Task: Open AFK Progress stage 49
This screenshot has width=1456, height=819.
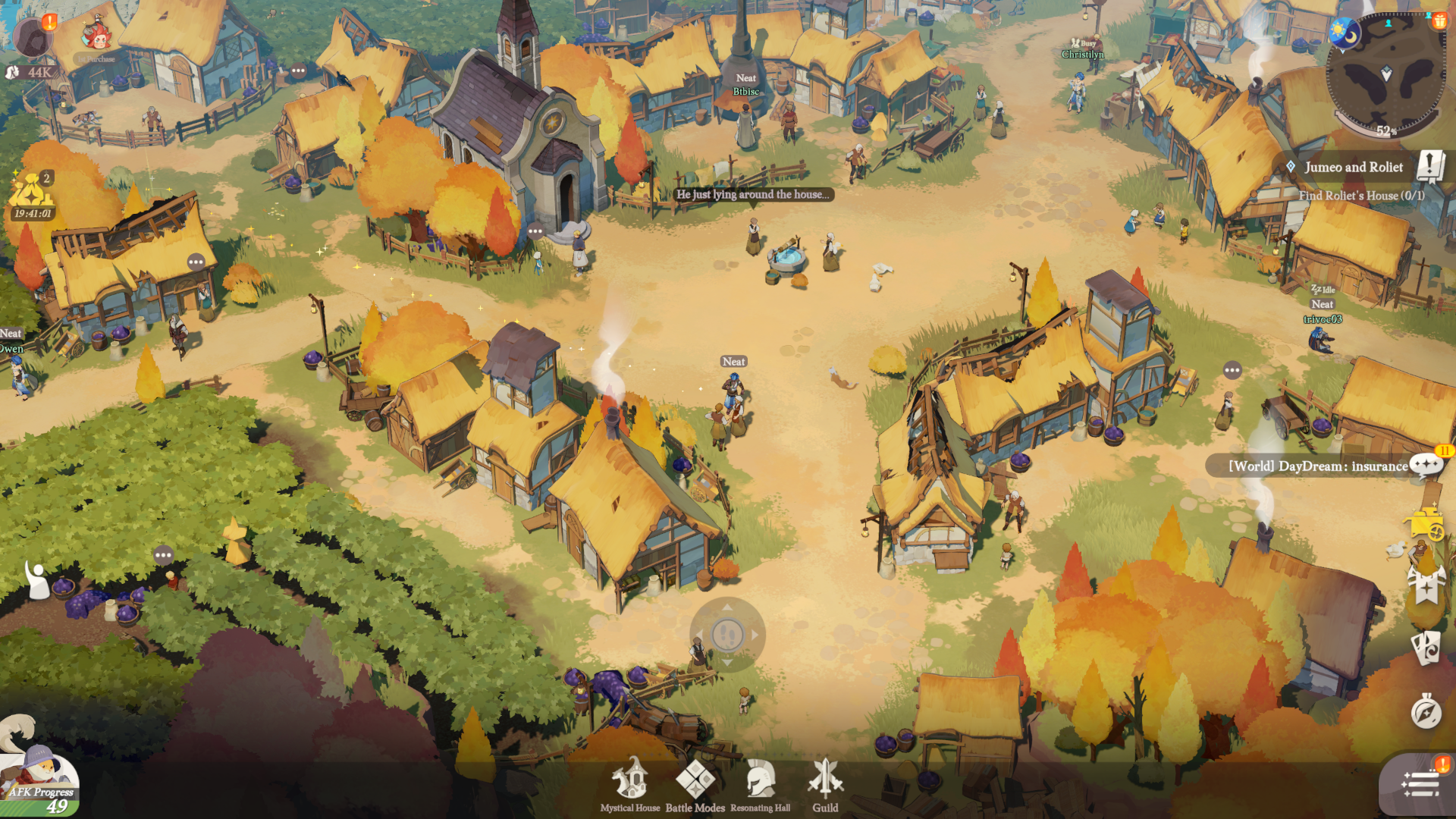Action: pos(42,785)
